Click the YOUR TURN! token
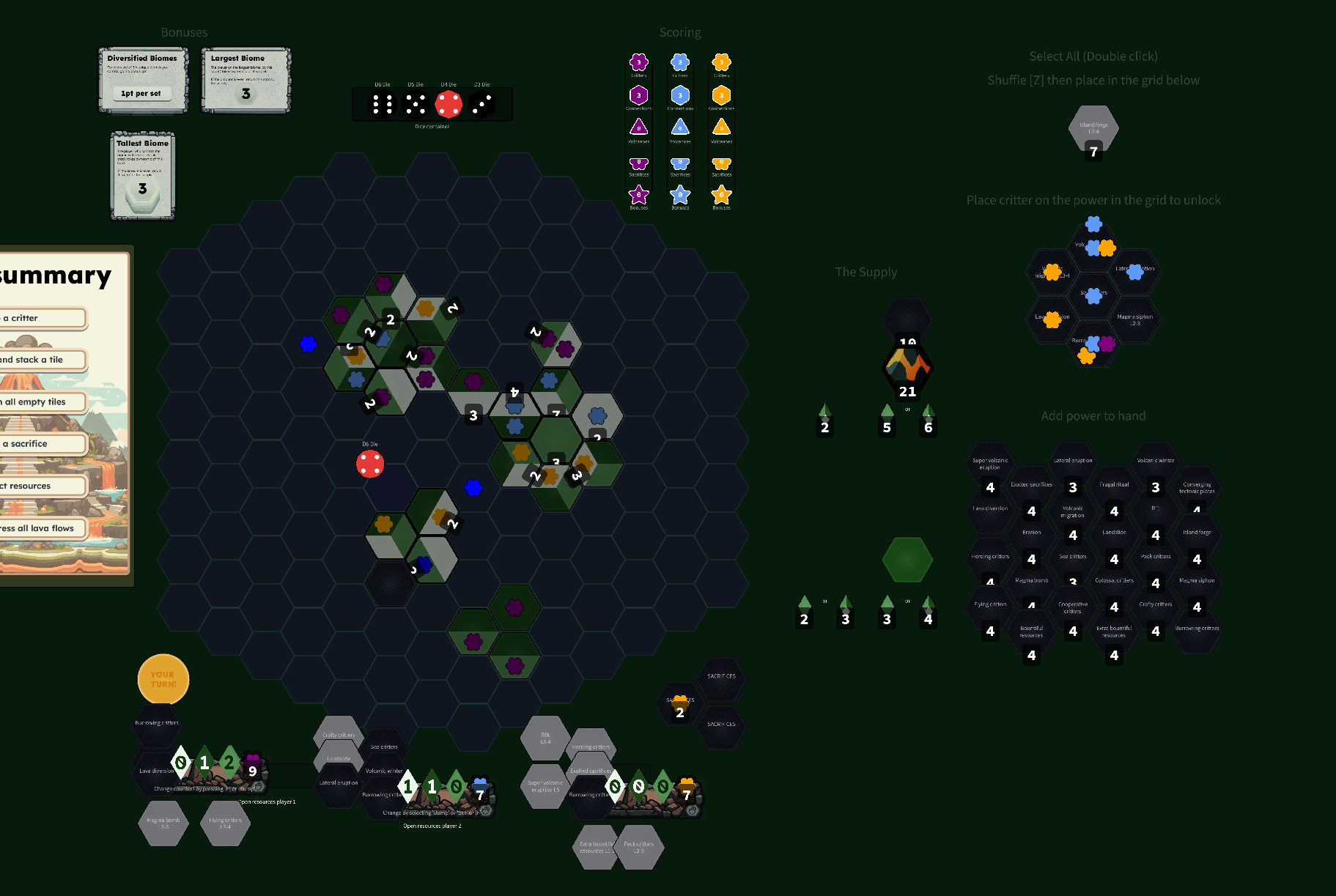The width and height of the screenshot is (1336, 896). [x=163, y=679]
